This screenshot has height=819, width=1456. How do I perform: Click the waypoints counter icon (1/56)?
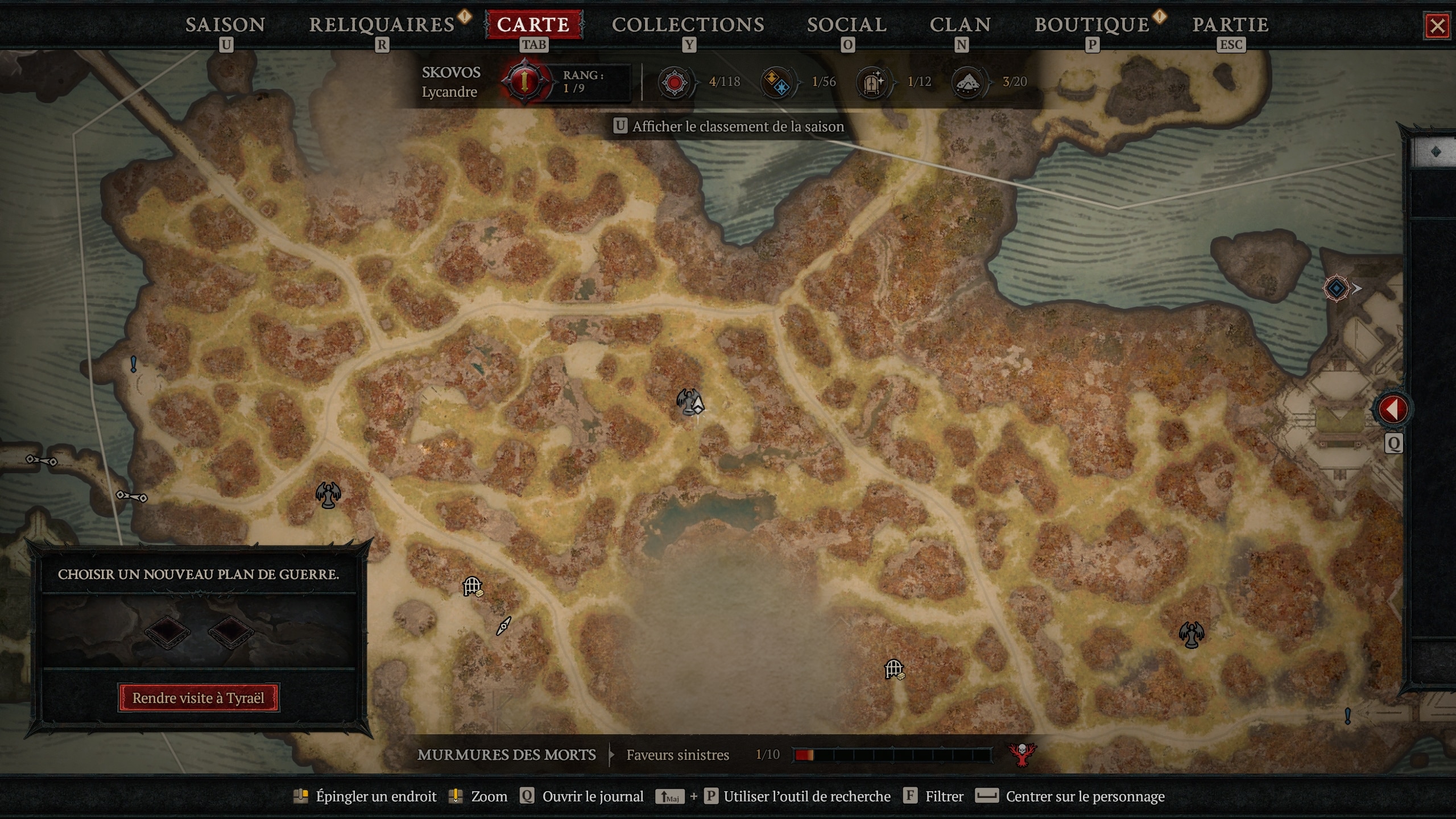point(777,81)
